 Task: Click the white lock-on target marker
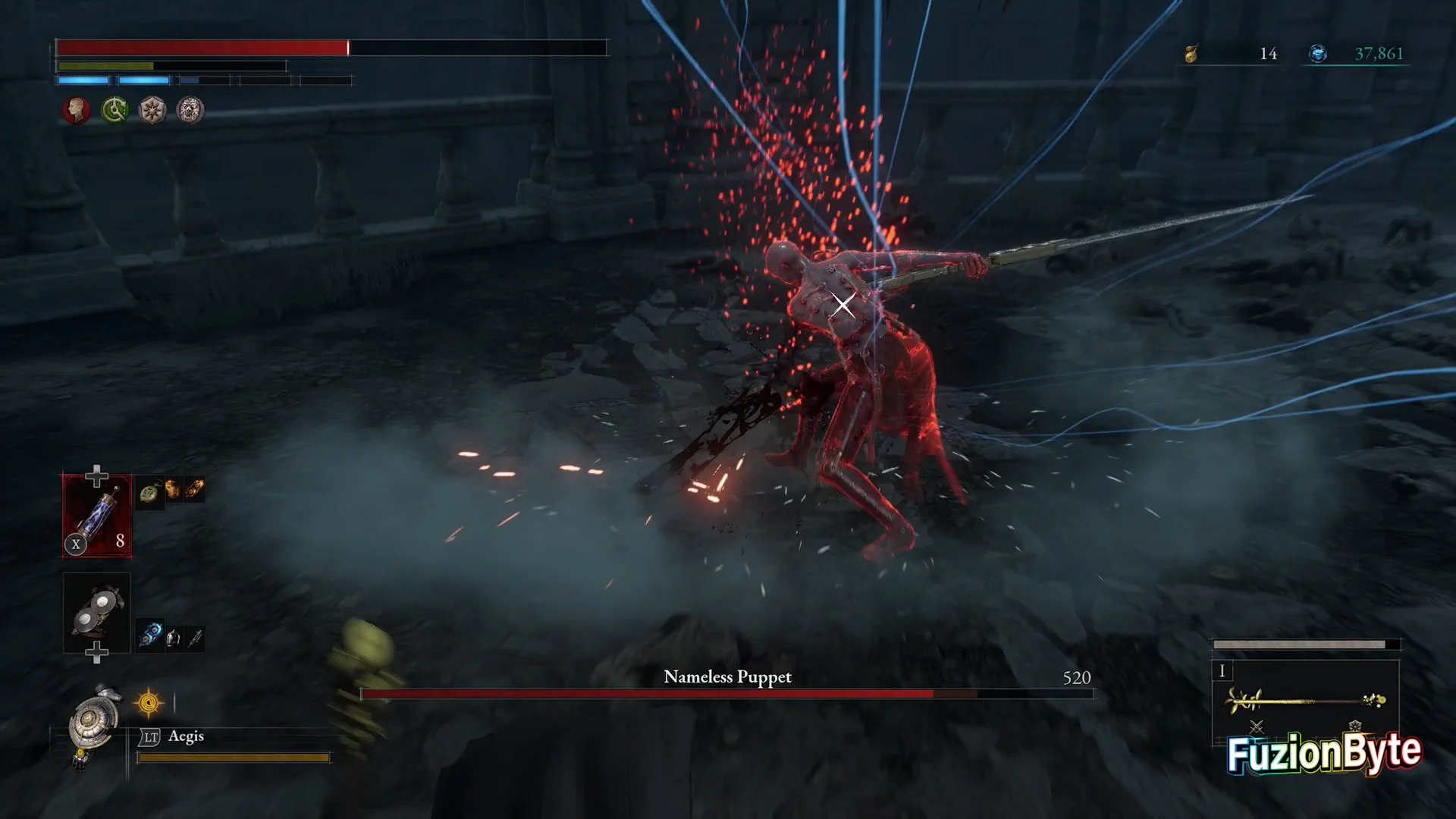[843, 306]
